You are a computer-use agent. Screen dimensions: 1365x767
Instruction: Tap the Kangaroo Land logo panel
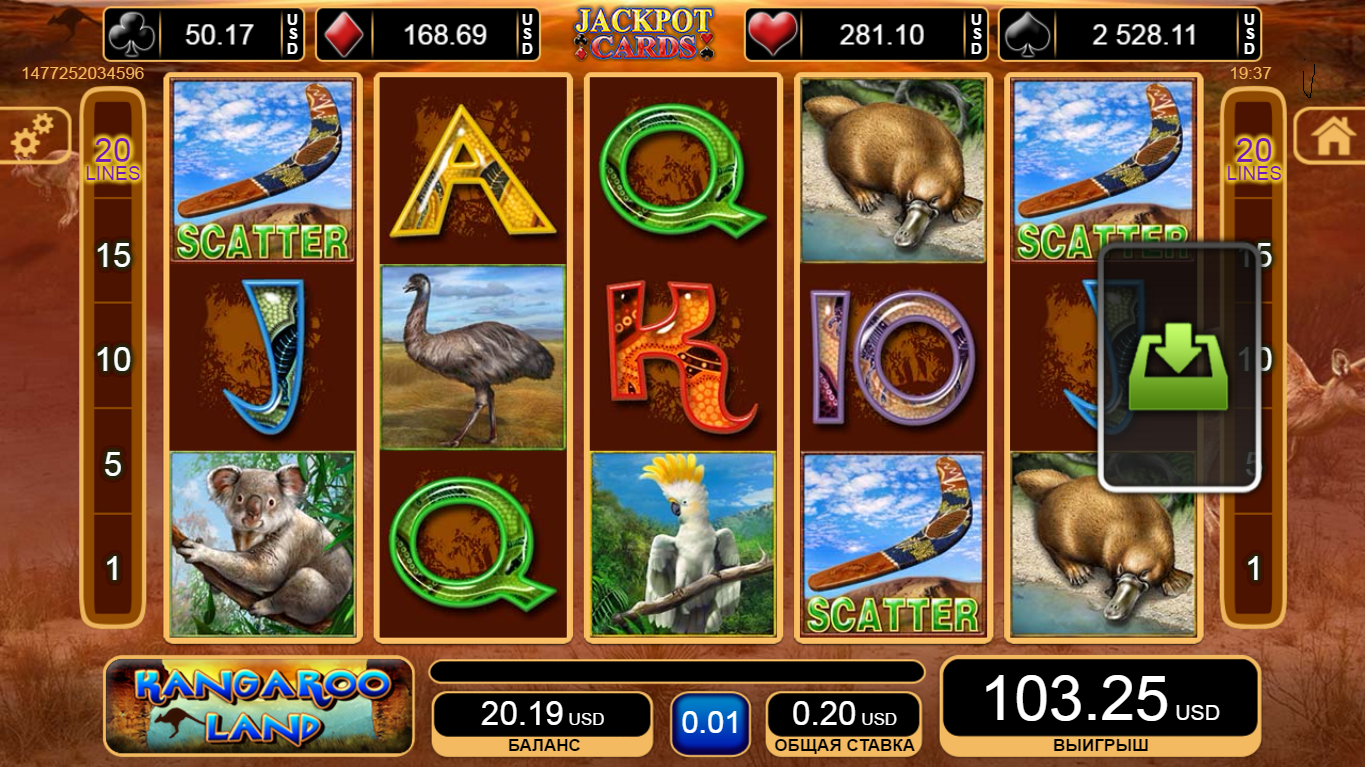coord(259,706)
